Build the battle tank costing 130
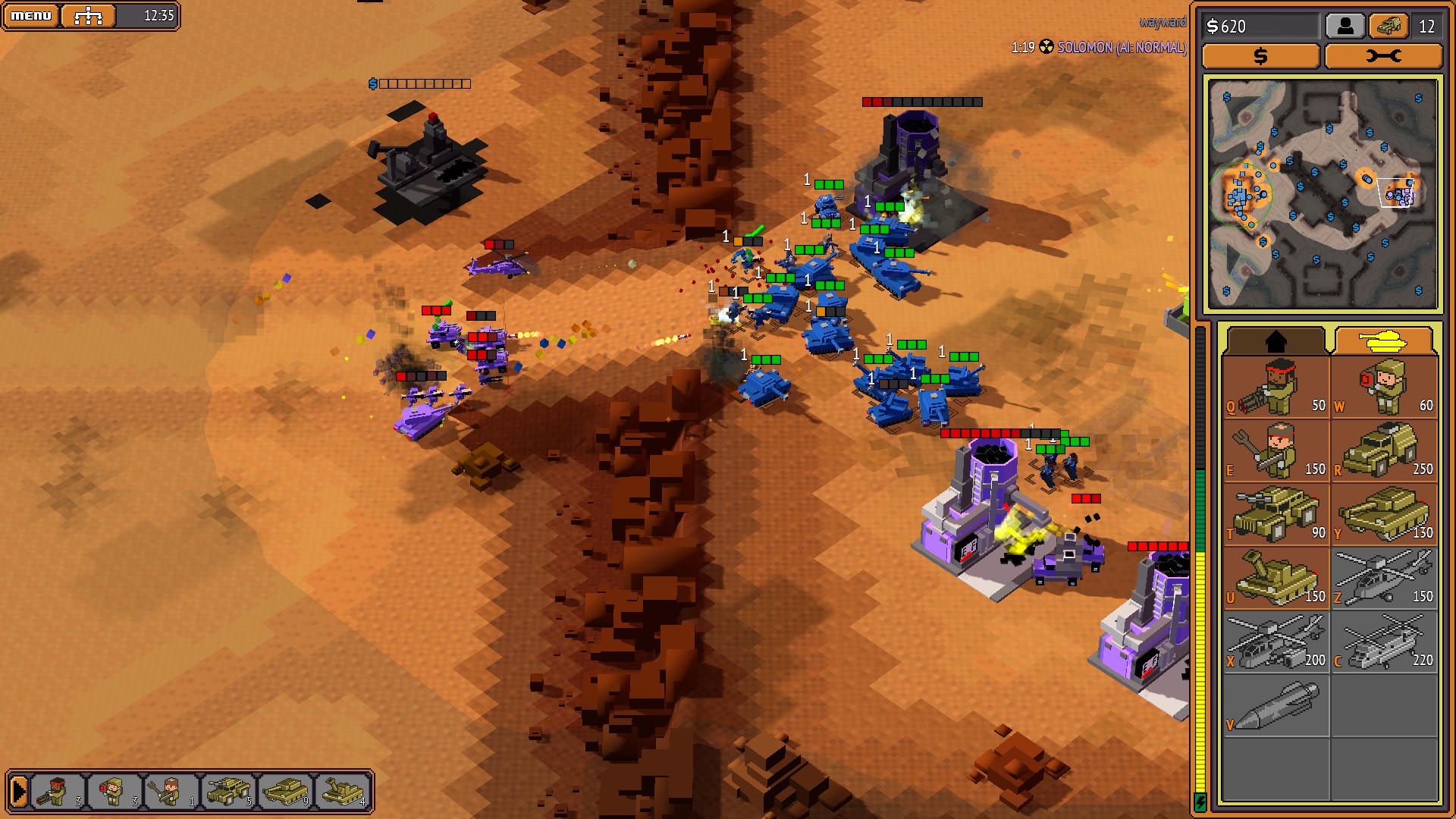 click(x=1385, y=514)
